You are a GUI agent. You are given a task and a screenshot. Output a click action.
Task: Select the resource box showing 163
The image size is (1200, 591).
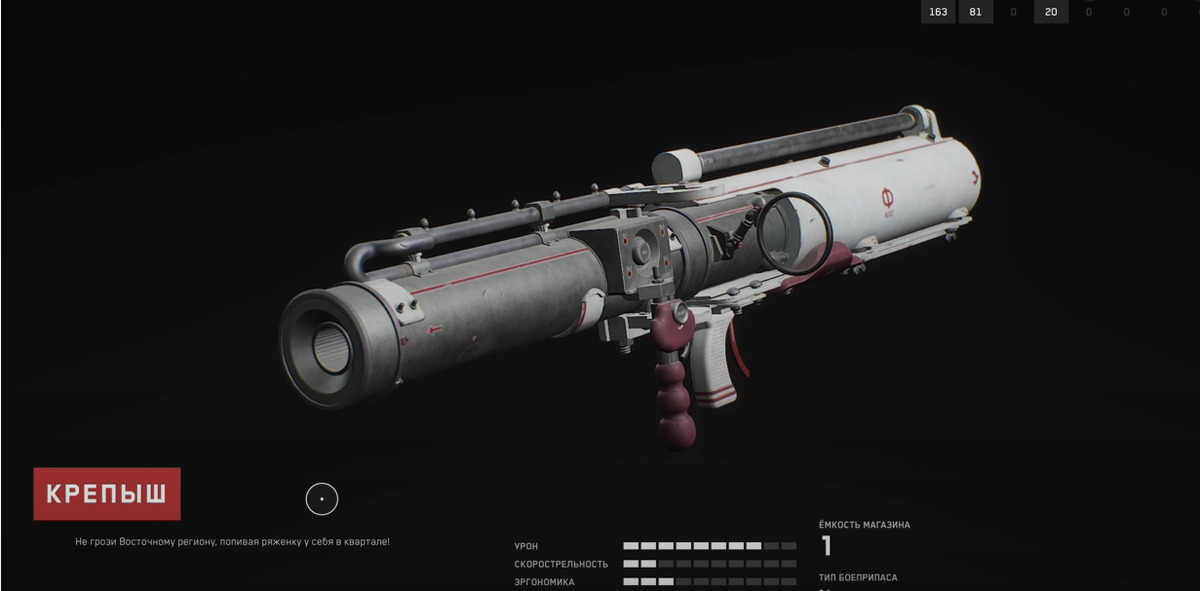click(x=938, y=12)
